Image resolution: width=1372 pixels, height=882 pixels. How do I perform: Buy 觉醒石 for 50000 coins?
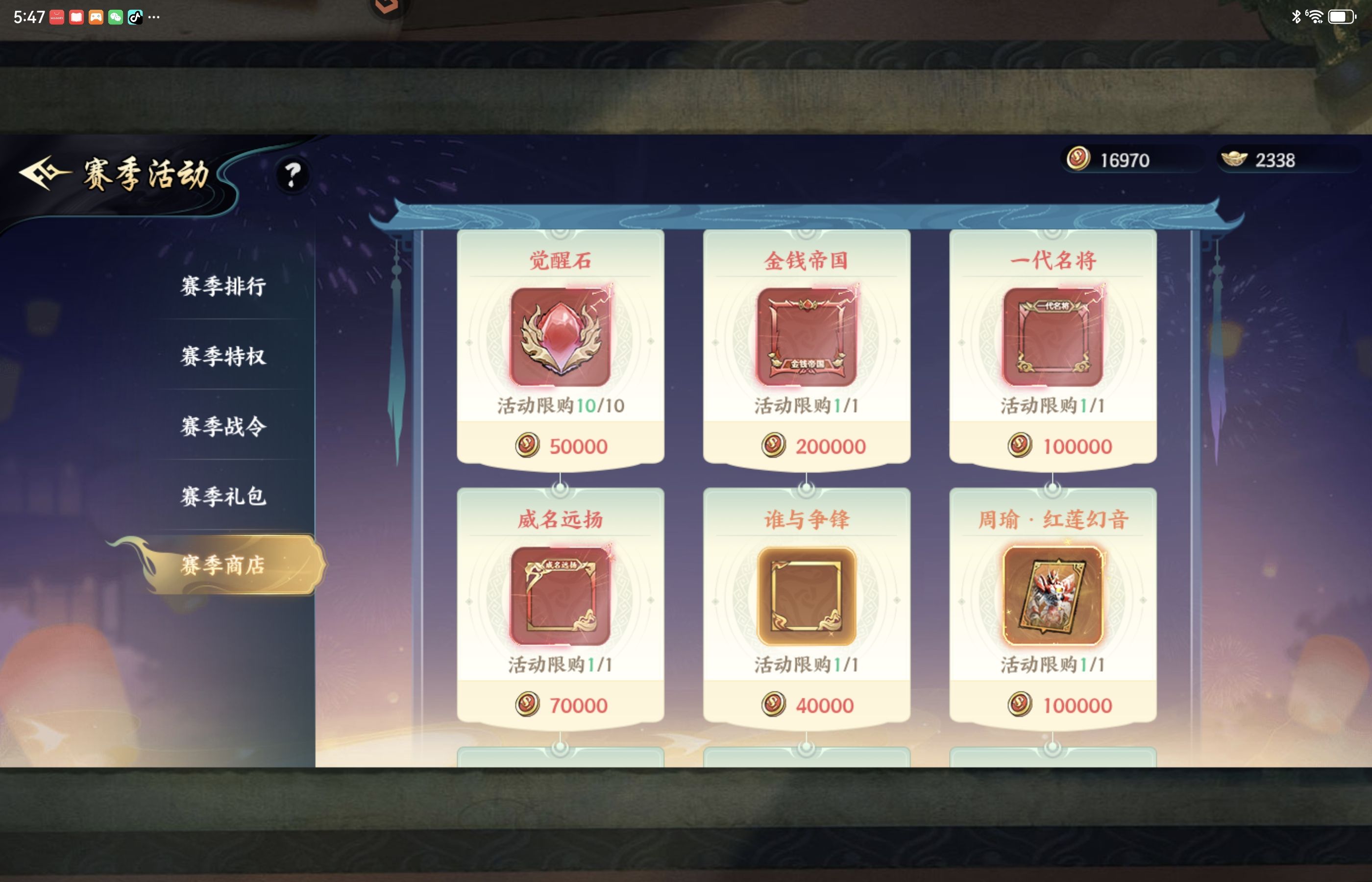[561, 446]
